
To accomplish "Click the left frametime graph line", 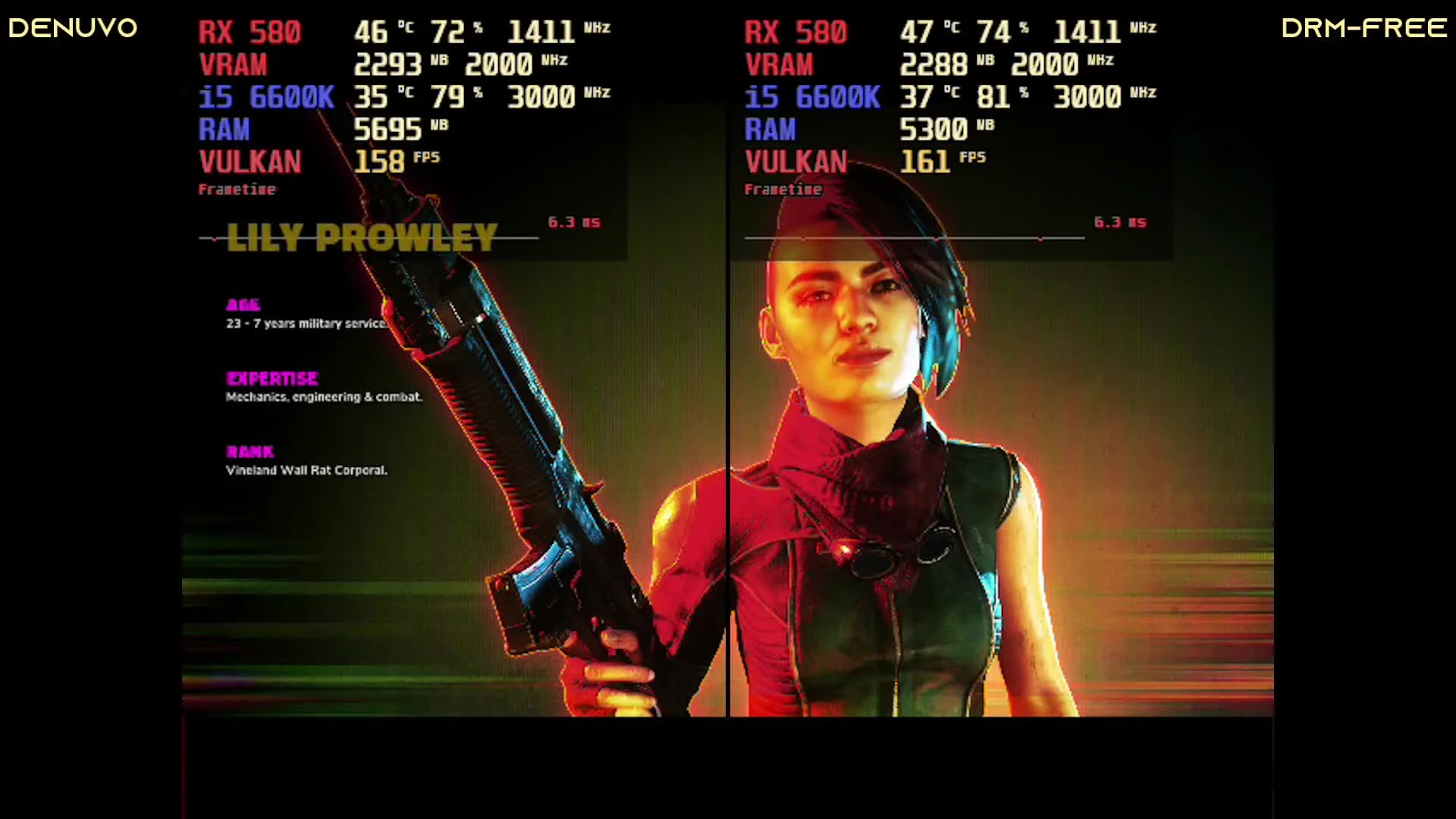I will [x=364, y=238].
